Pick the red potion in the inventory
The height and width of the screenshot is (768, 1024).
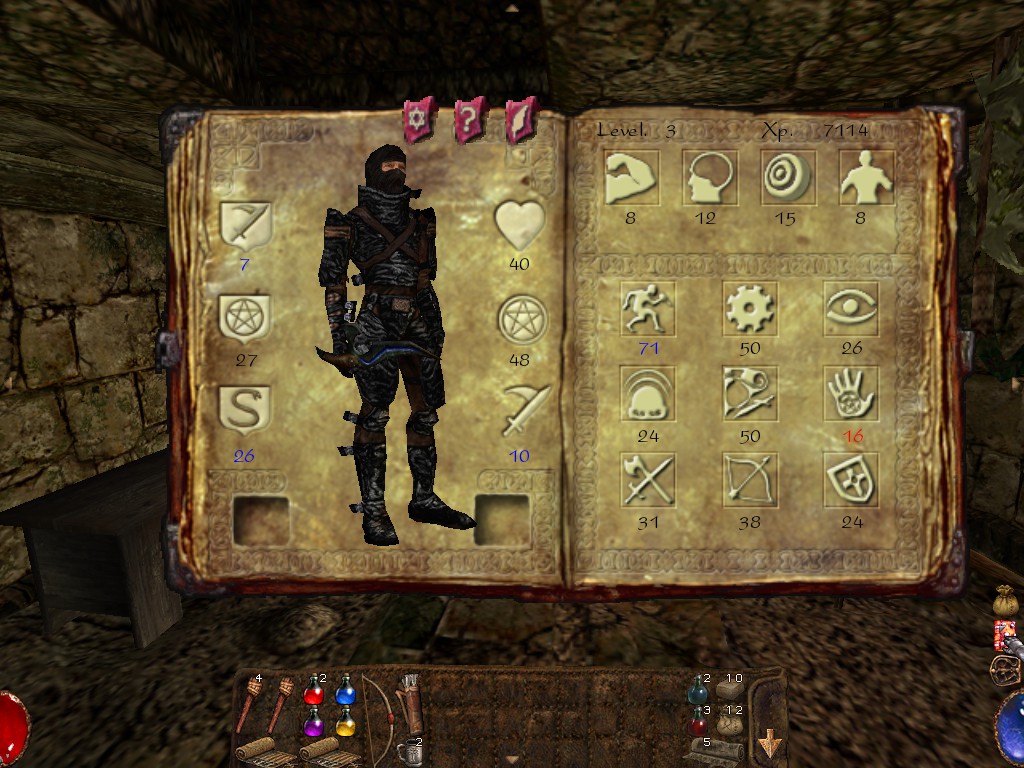click(x=314, y=690)
